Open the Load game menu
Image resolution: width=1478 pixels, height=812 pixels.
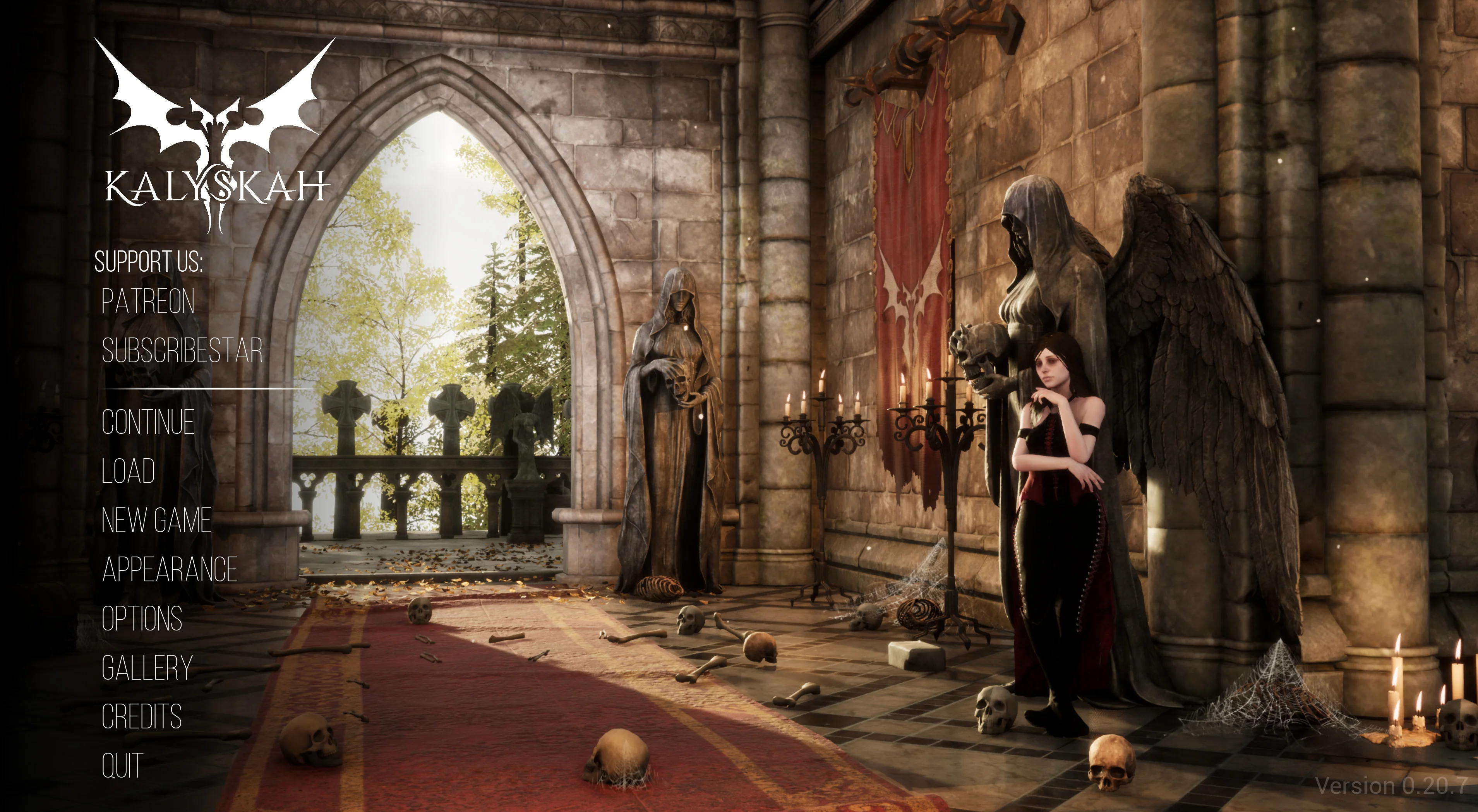pyautogui.click(x=129, y=471)
